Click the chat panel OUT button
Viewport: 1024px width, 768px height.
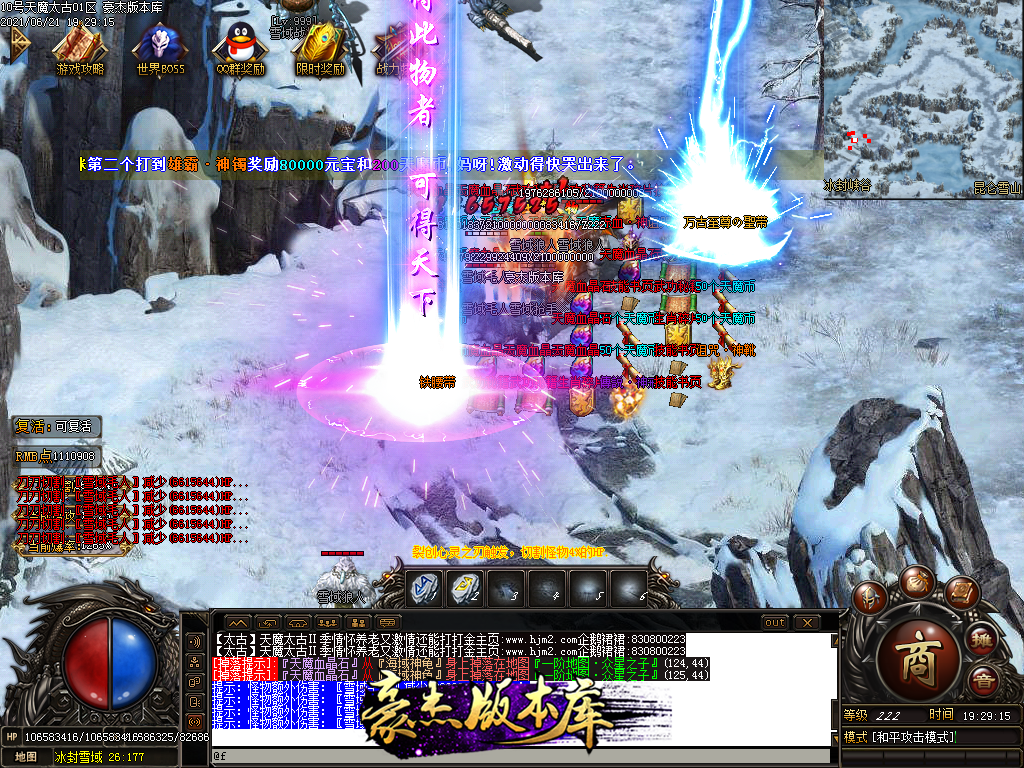click(774, 622)
